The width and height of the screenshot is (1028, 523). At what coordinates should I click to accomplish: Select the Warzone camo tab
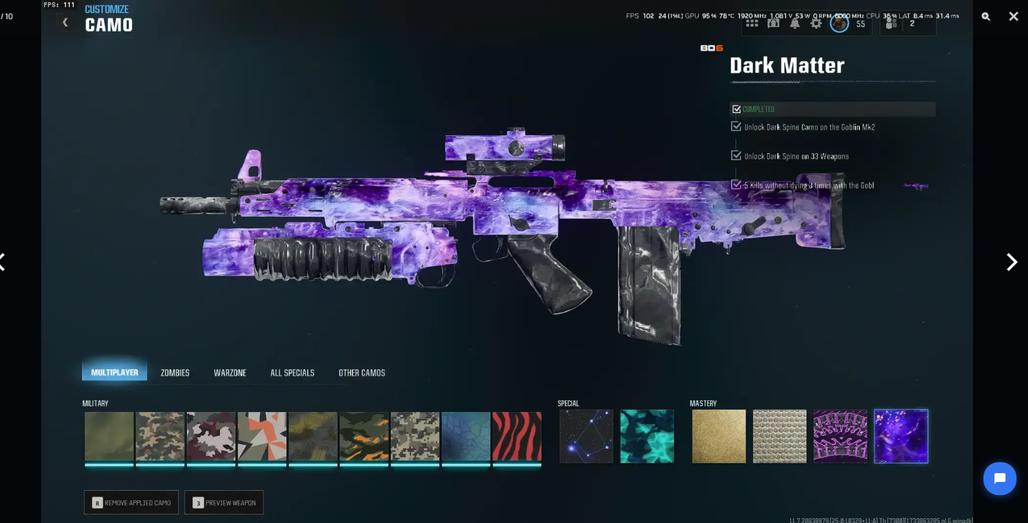(x=230, y=373)
